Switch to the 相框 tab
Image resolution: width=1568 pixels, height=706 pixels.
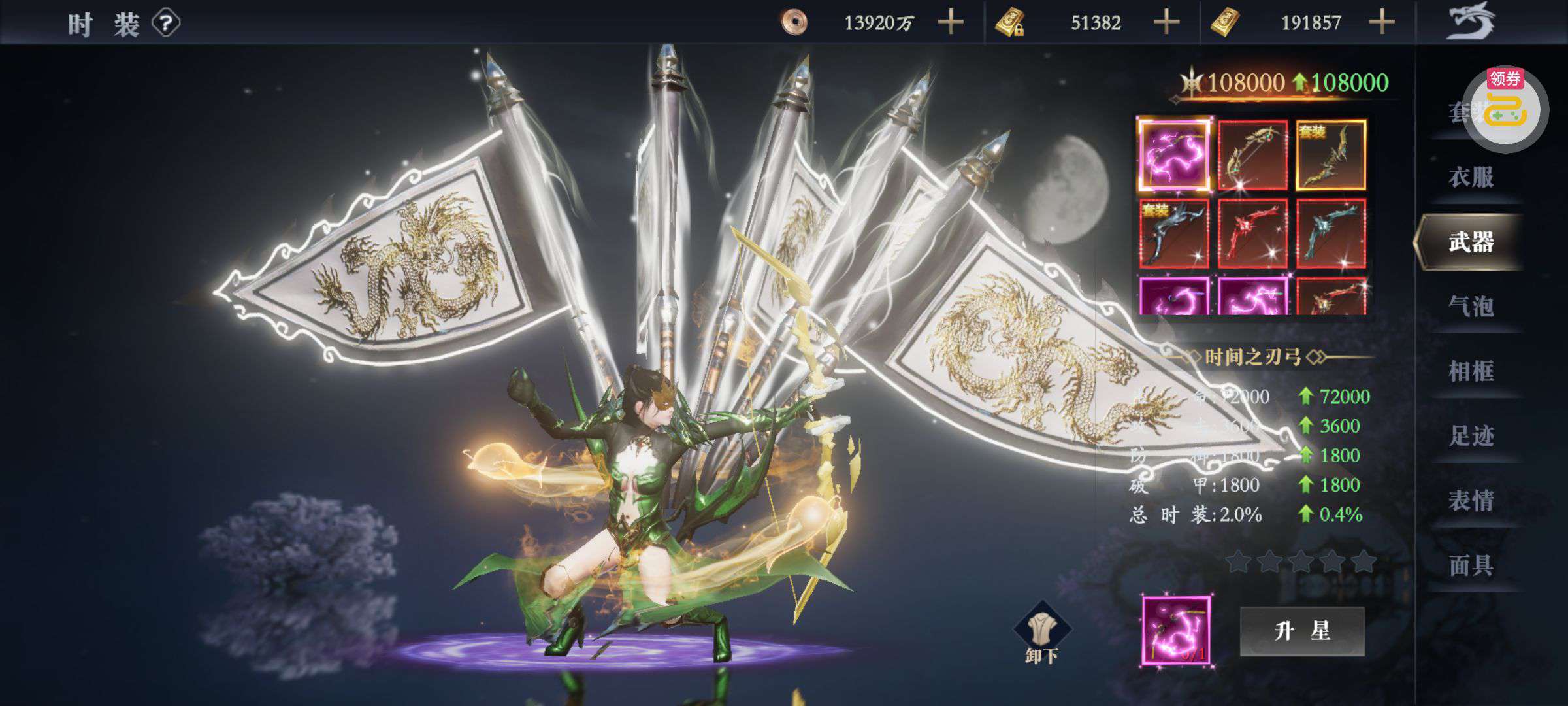(1471, 371)
